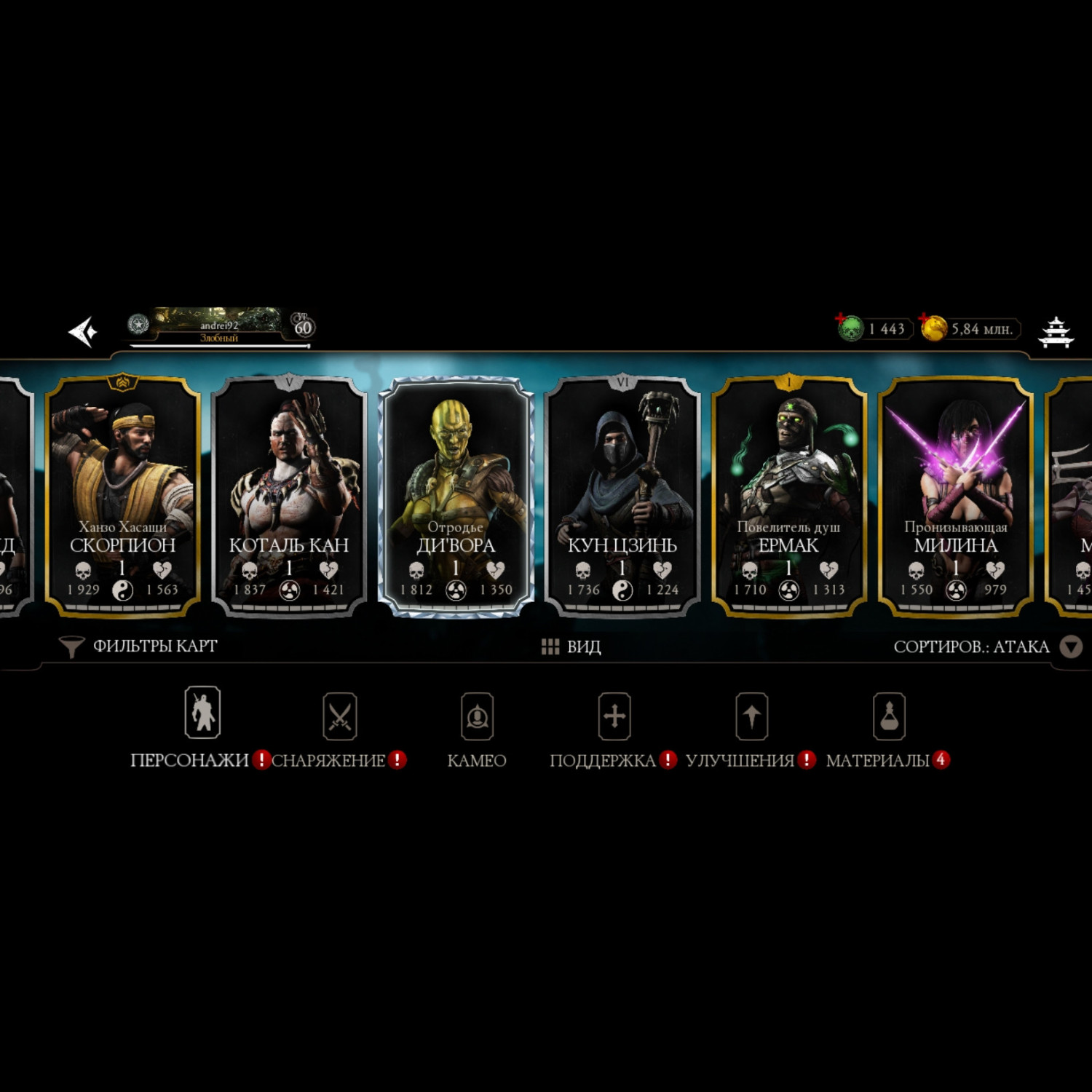Switch to the Снаряжение tab

pyautogui.click(x=339, y=728)
